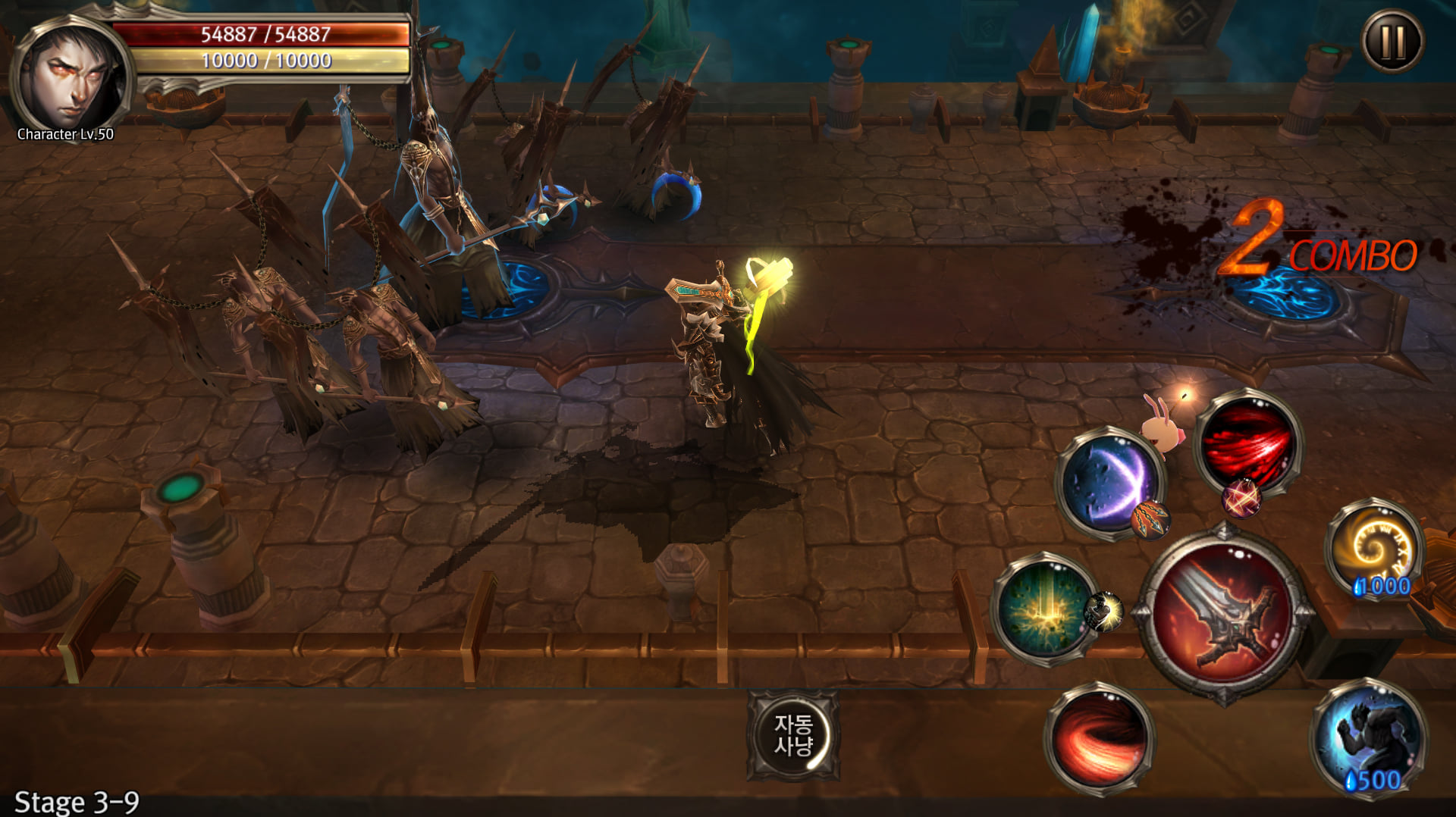Use the red claw slash skill
The image size is (1456, 817).
(x=1247, y=445)
